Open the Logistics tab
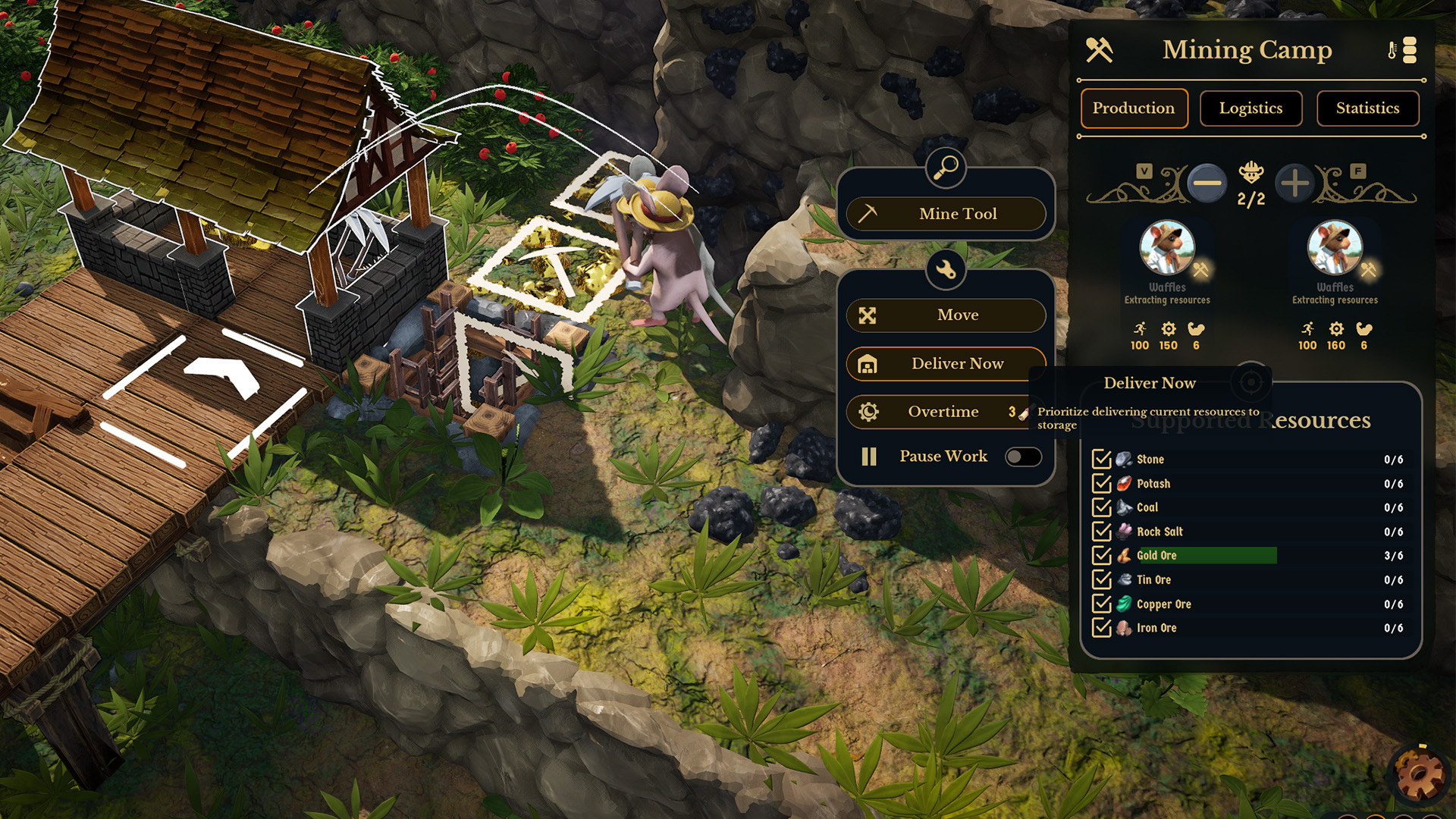The width and height of the screenshot is (1456, 819). click(1250, 108)
